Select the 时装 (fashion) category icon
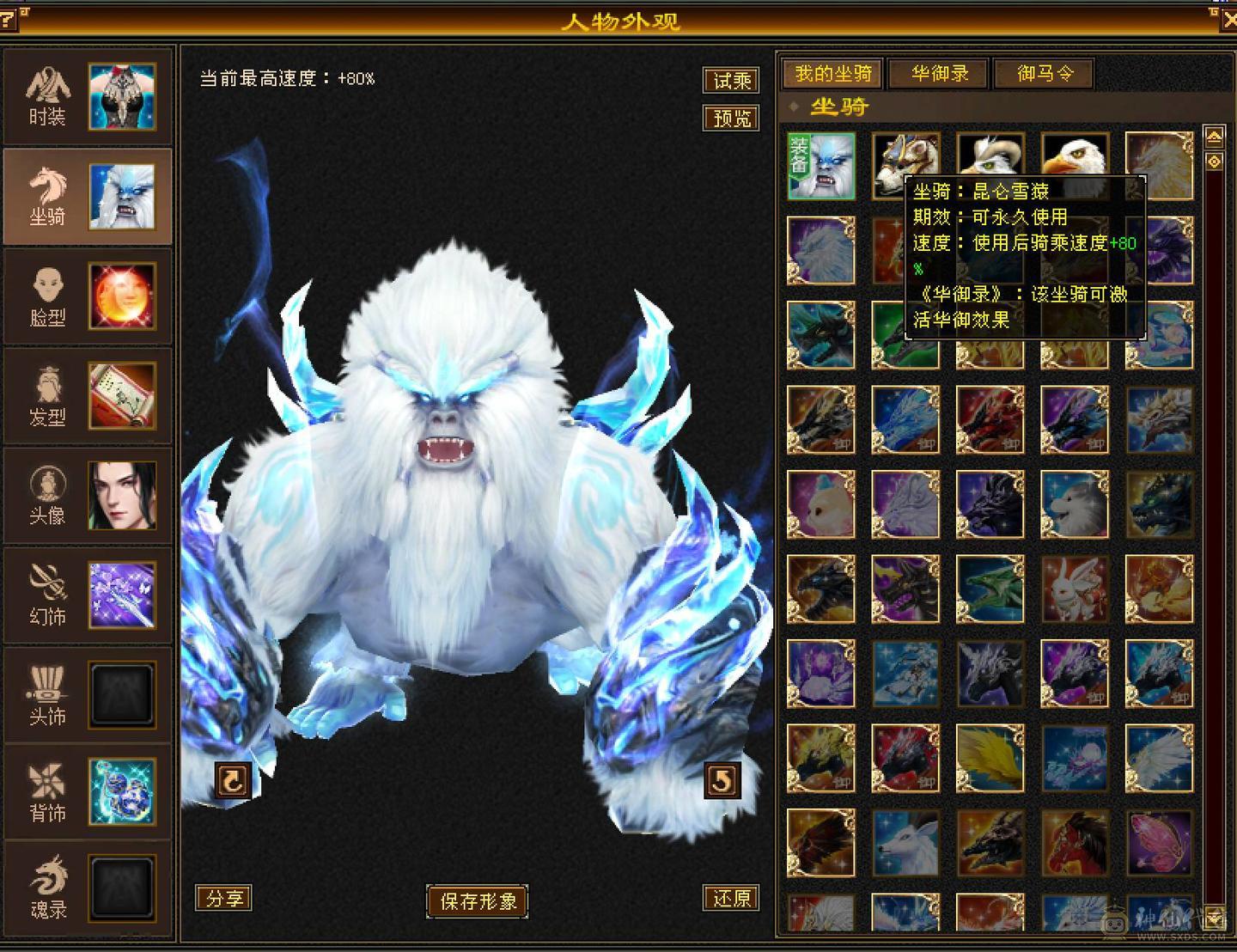The height and width of the screenshot is (952, 1237). click(50, 95)
